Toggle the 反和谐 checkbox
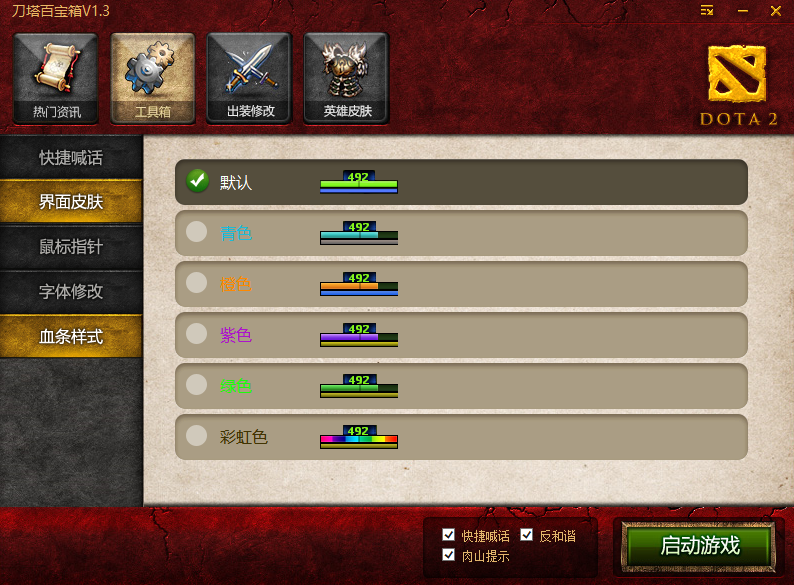This screenshot has width=794, height=585. (x=527, y=535)
